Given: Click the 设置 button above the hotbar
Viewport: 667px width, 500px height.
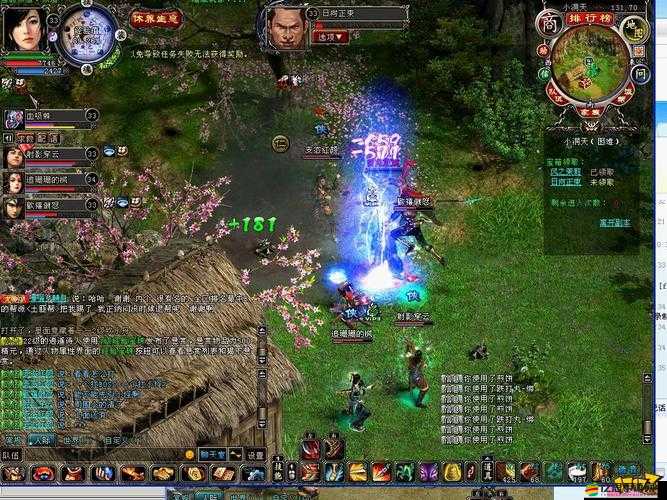Looking at the screenshot, I should tap(254, 454).
